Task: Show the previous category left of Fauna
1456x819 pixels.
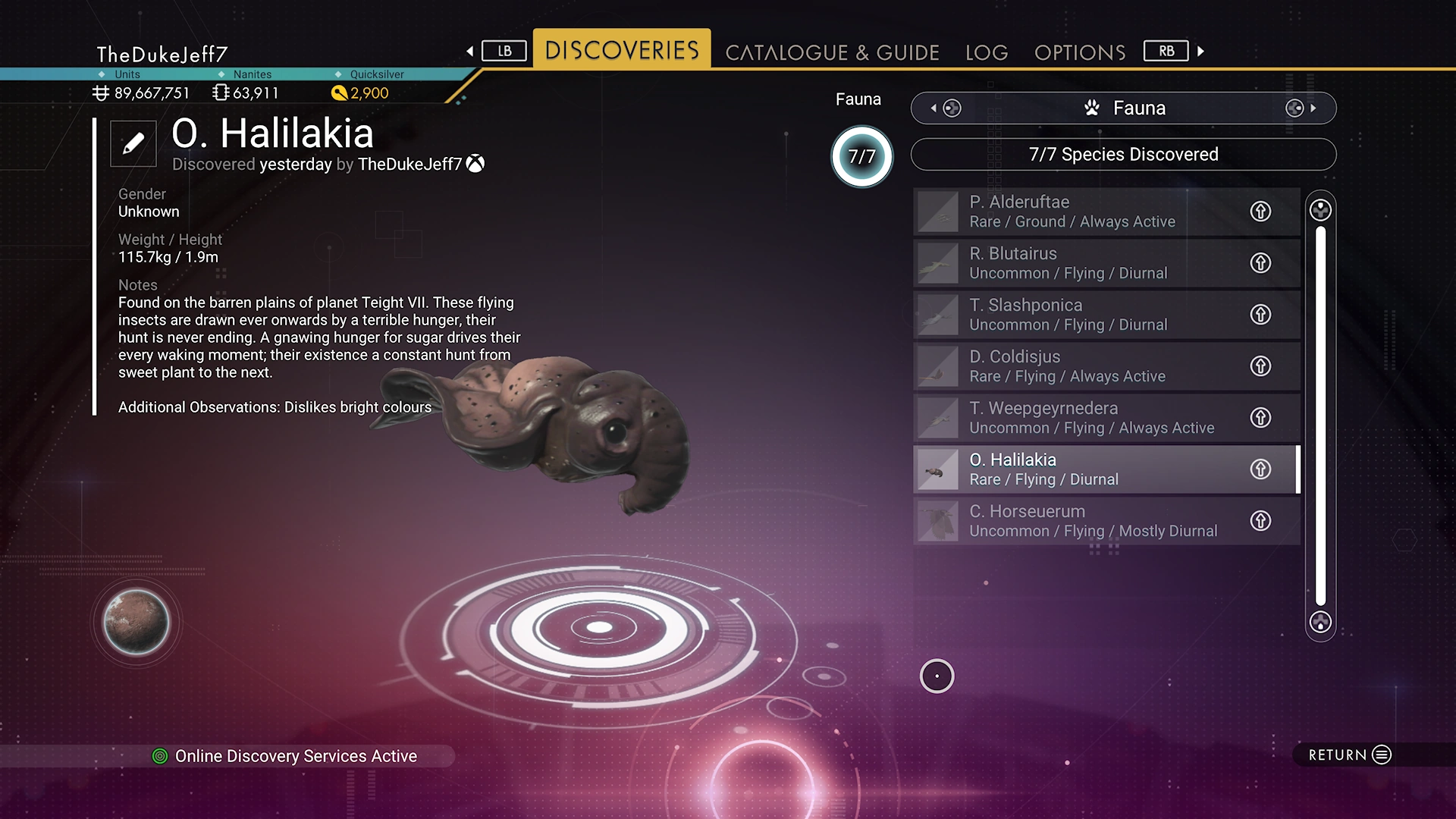Action: pyautogui.click(x=945, y=108)
